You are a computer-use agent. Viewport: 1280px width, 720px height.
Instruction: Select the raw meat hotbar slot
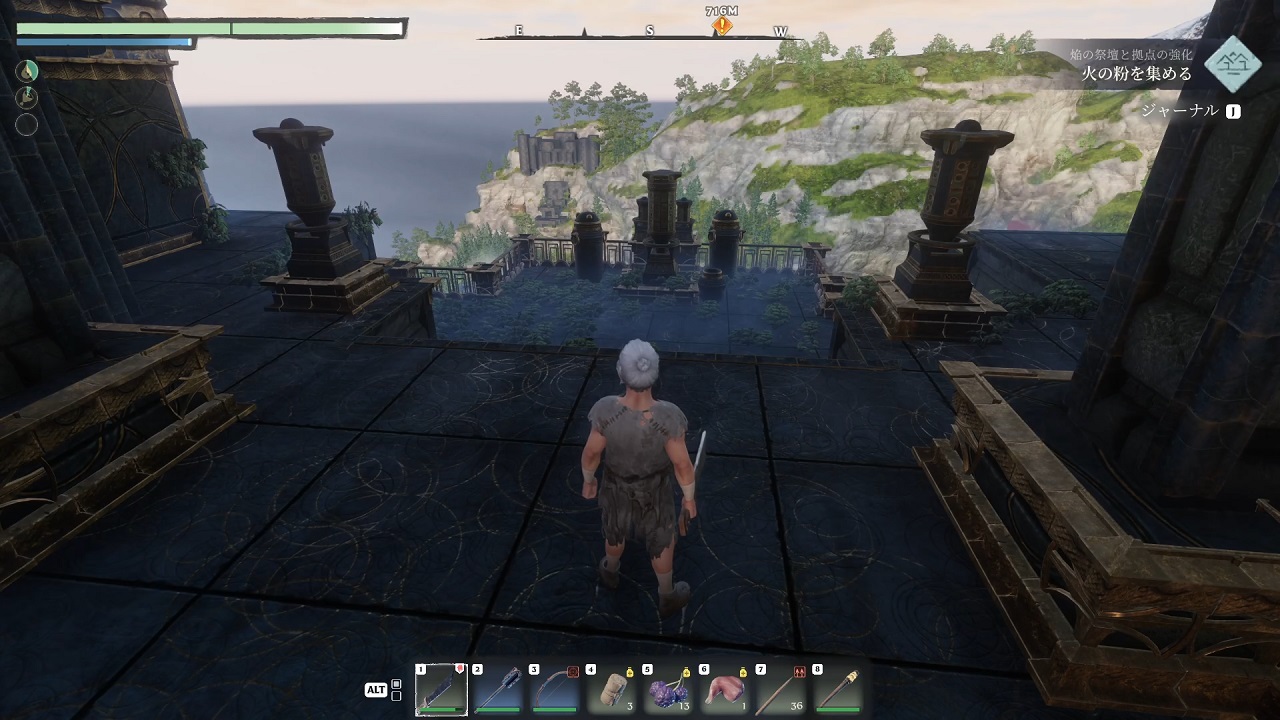pos(725,688)
